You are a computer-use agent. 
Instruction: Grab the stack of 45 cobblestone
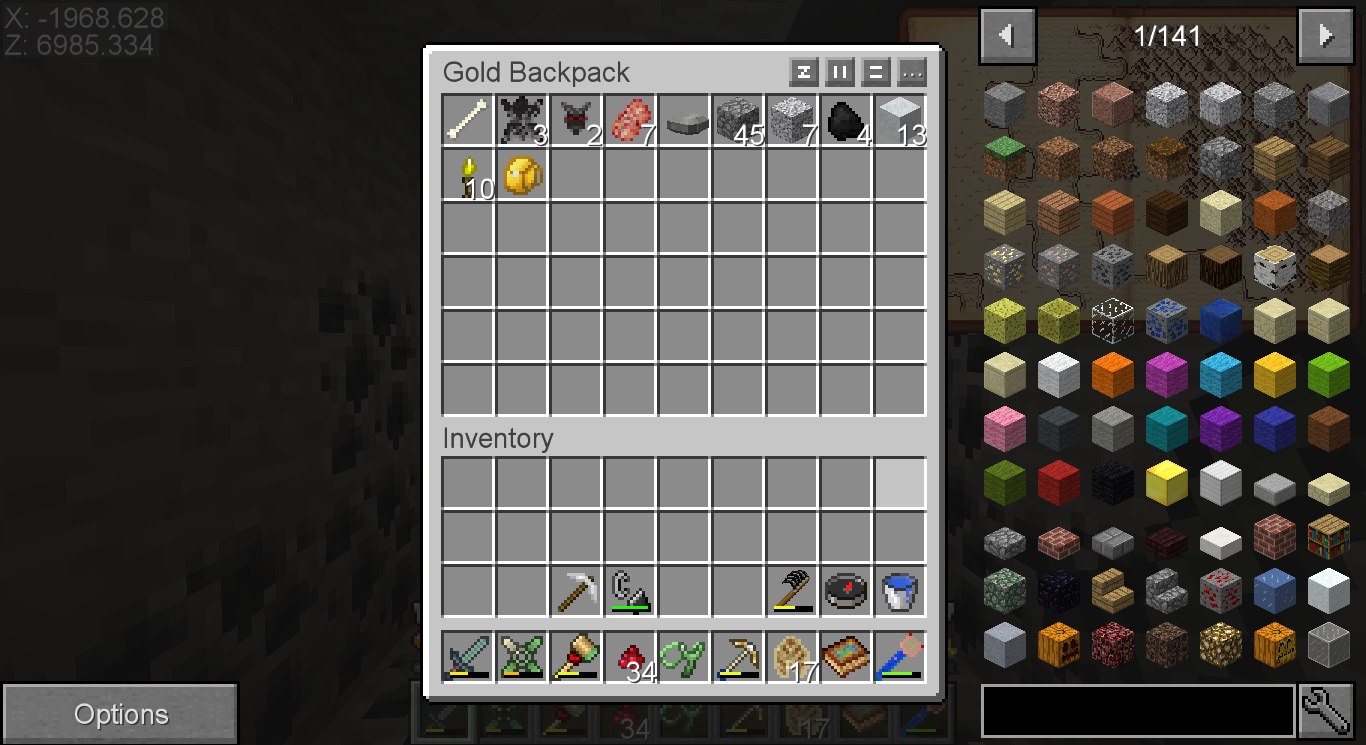click(x=737, y=119)
